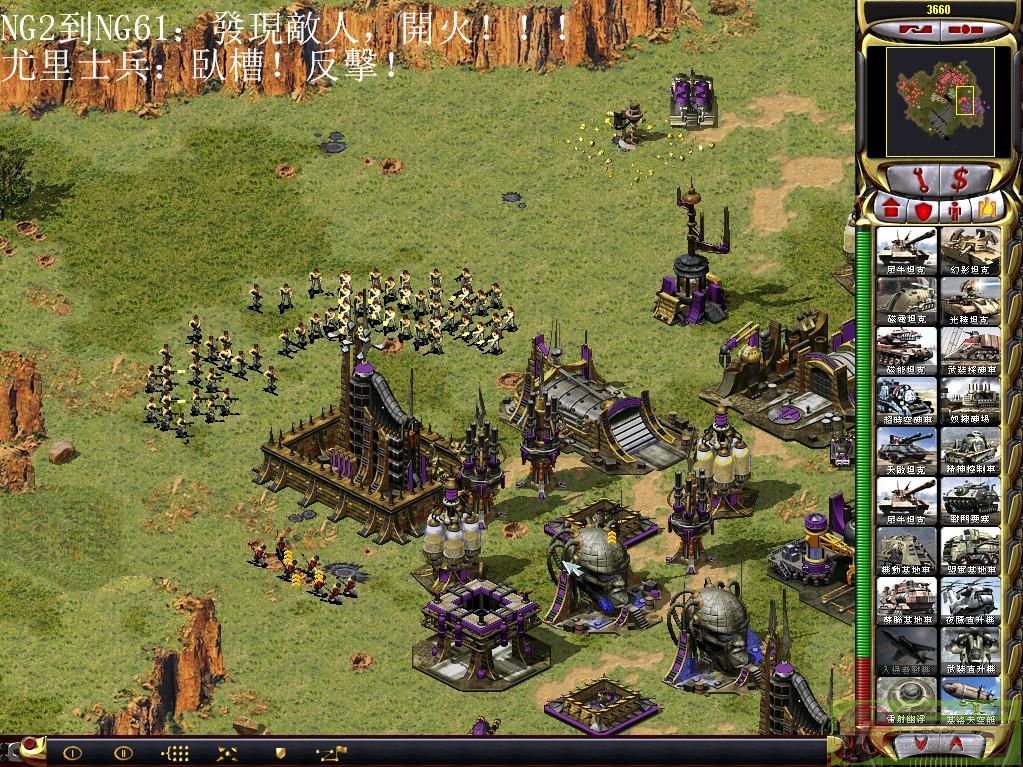Image resolution: width=1023 pixels, height=767 pixels.
Task: Switch to the vehicles build tab
Action: pyautogui.click(x=986, y=210)
